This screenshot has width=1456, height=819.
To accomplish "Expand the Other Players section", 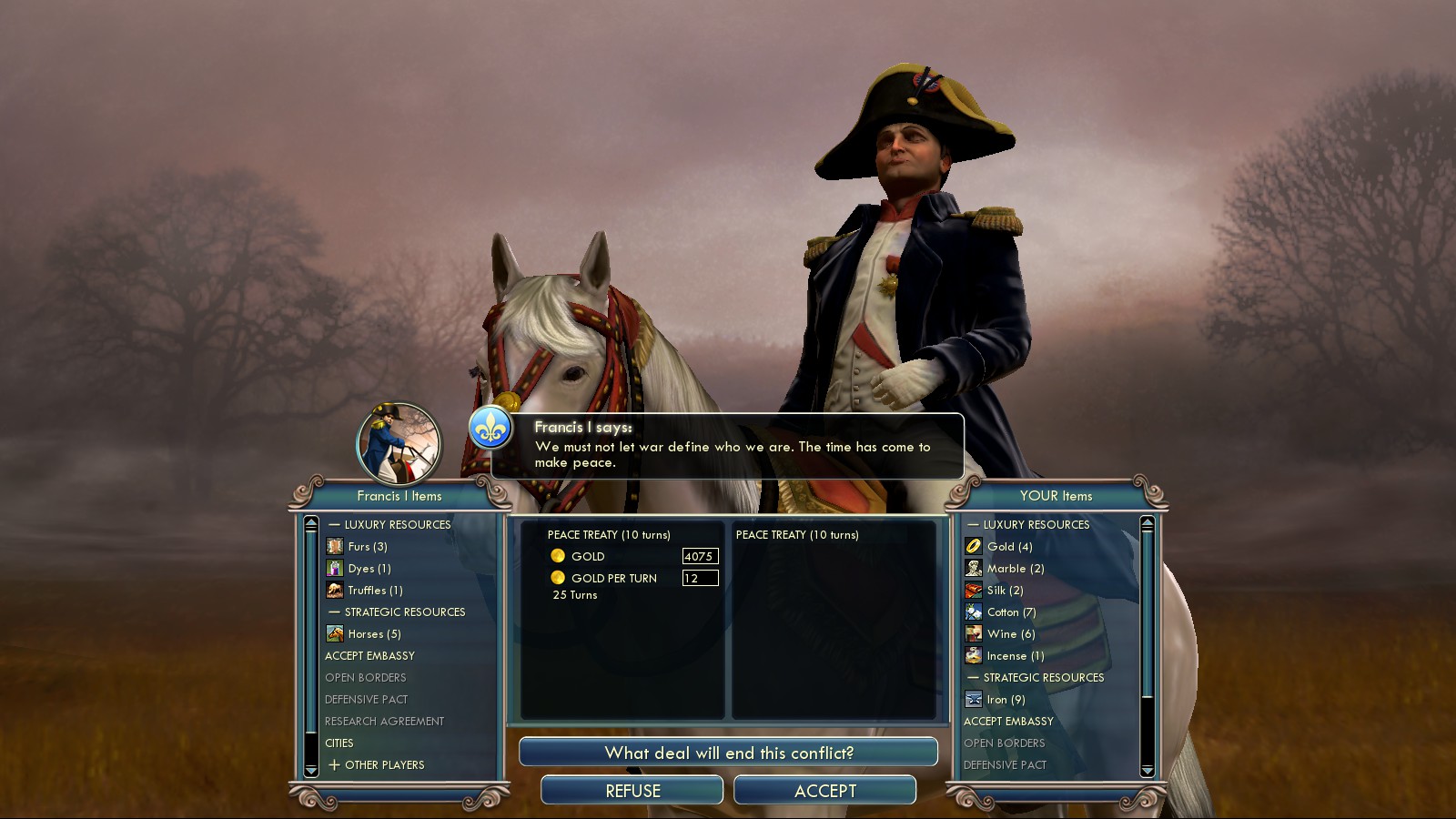I will click(383, 765).
